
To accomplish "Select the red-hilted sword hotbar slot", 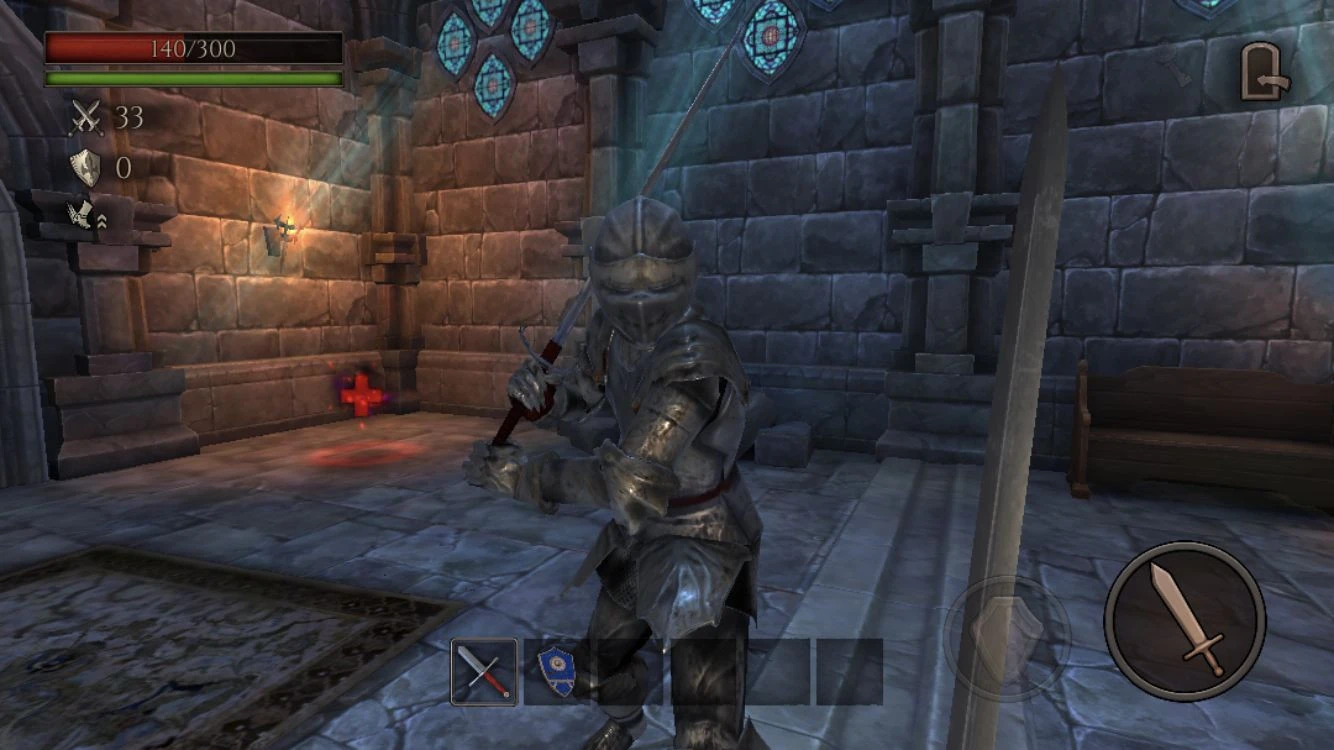I will [x=484, y=672].
